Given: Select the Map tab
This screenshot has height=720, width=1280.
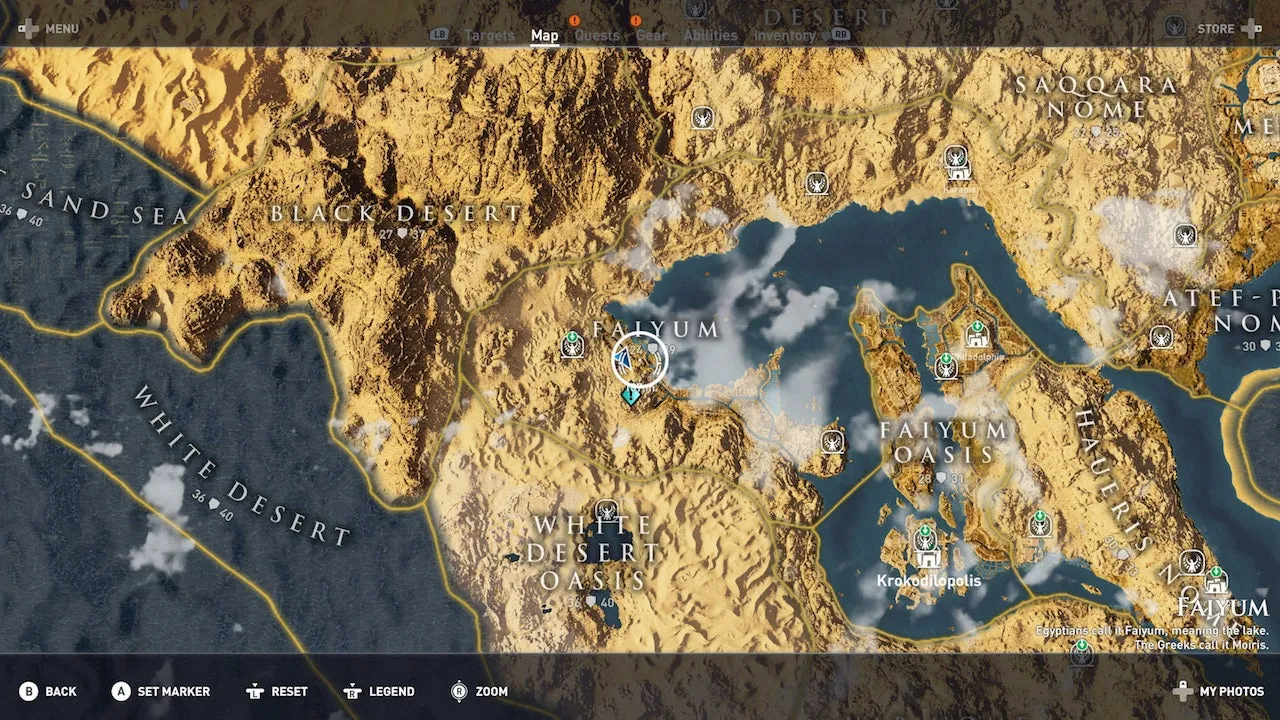Looking at the screenshot, I should [x=545, y=36].
